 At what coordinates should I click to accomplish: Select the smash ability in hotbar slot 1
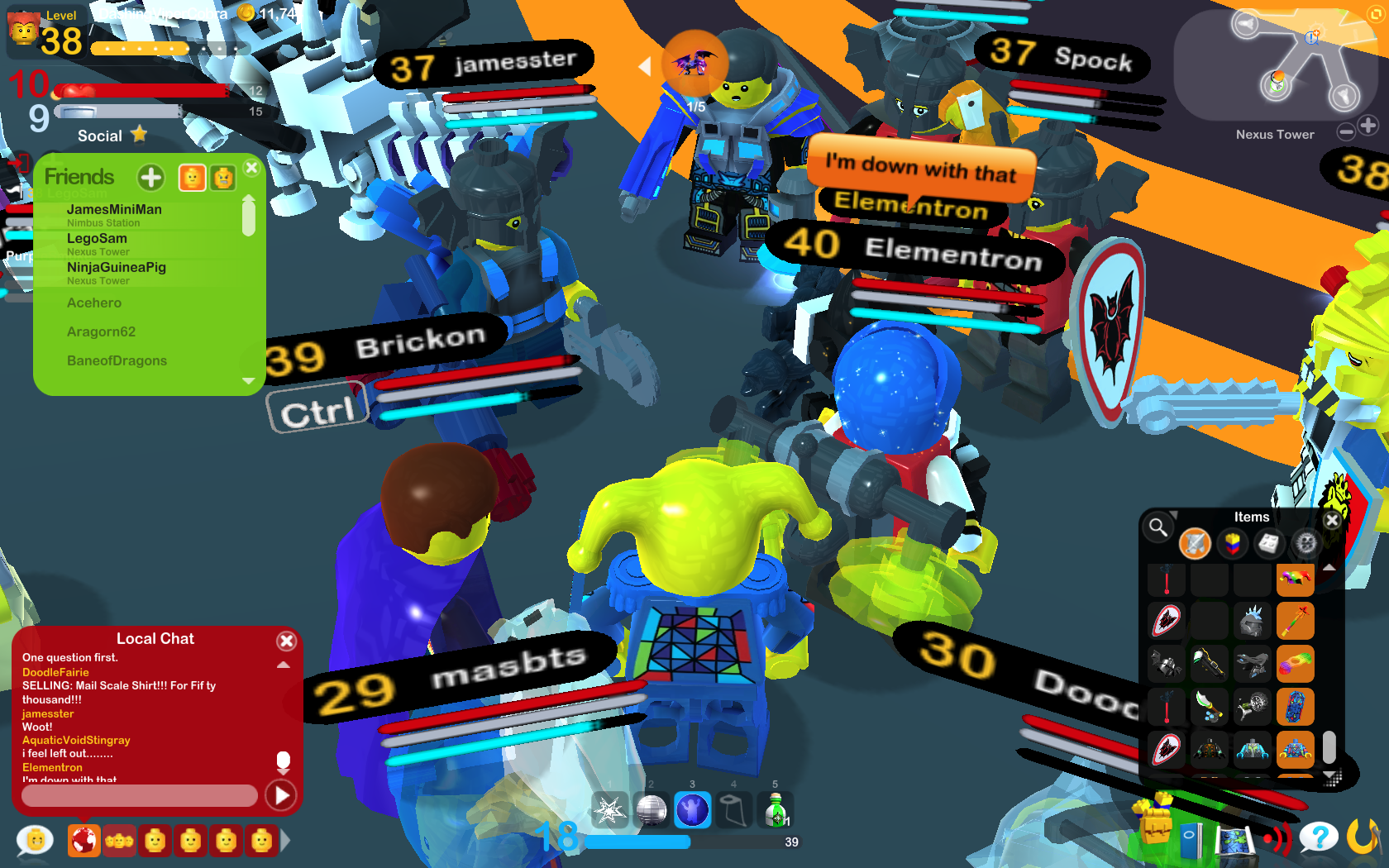click(x=610, y=810)
